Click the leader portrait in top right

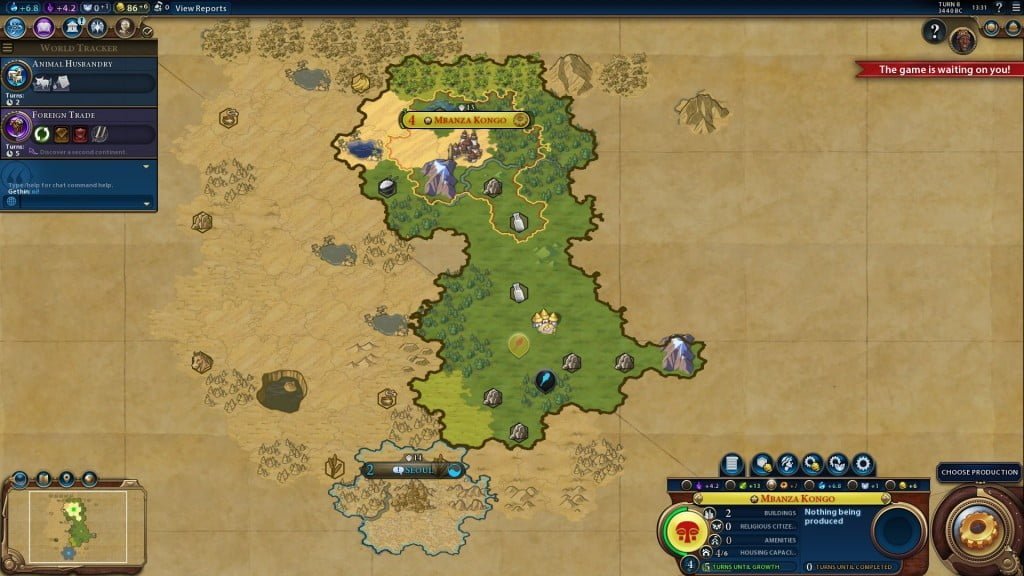tap(964, 38)
